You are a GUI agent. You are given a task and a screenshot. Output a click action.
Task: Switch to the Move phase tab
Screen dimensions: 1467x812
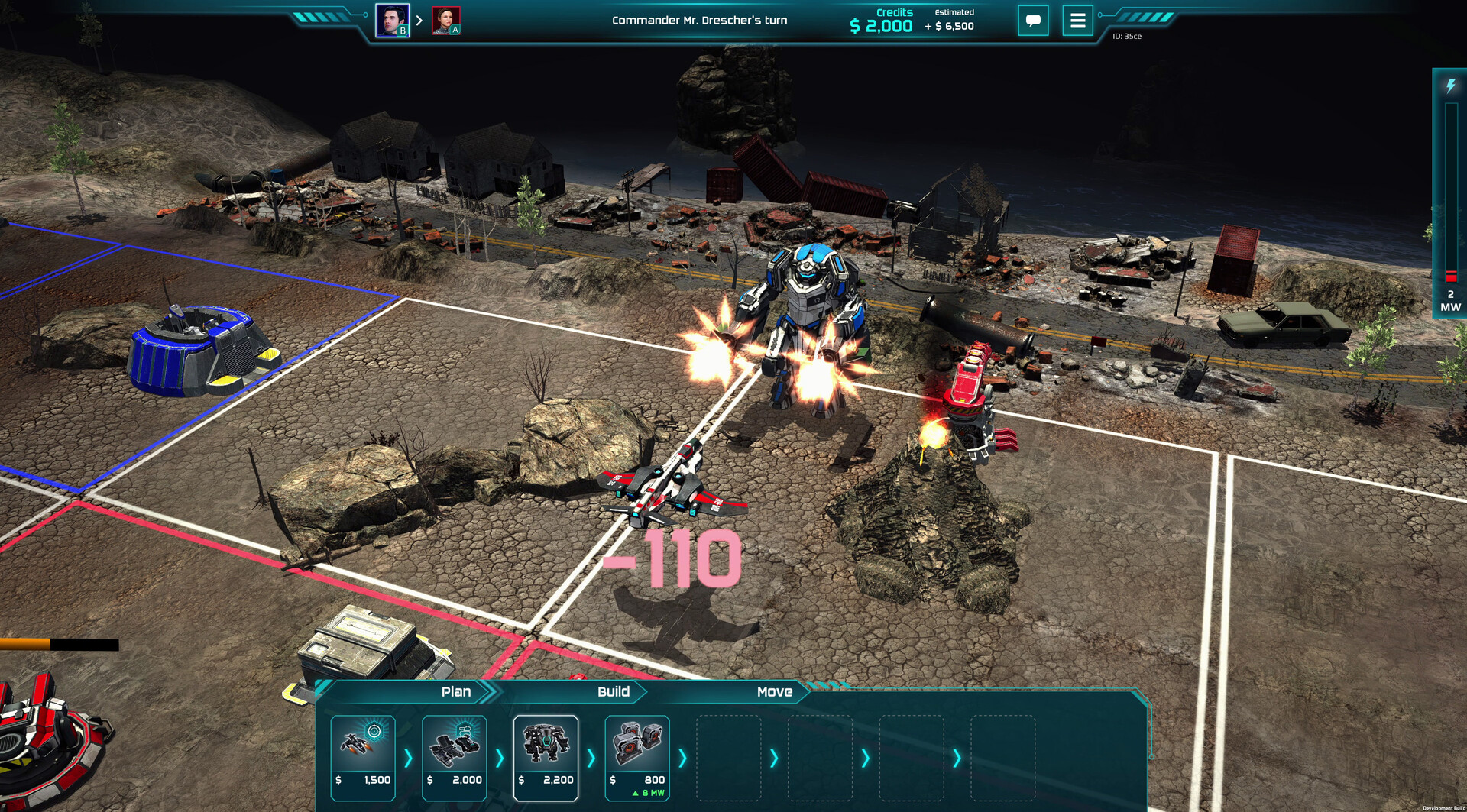coord(774,691)
